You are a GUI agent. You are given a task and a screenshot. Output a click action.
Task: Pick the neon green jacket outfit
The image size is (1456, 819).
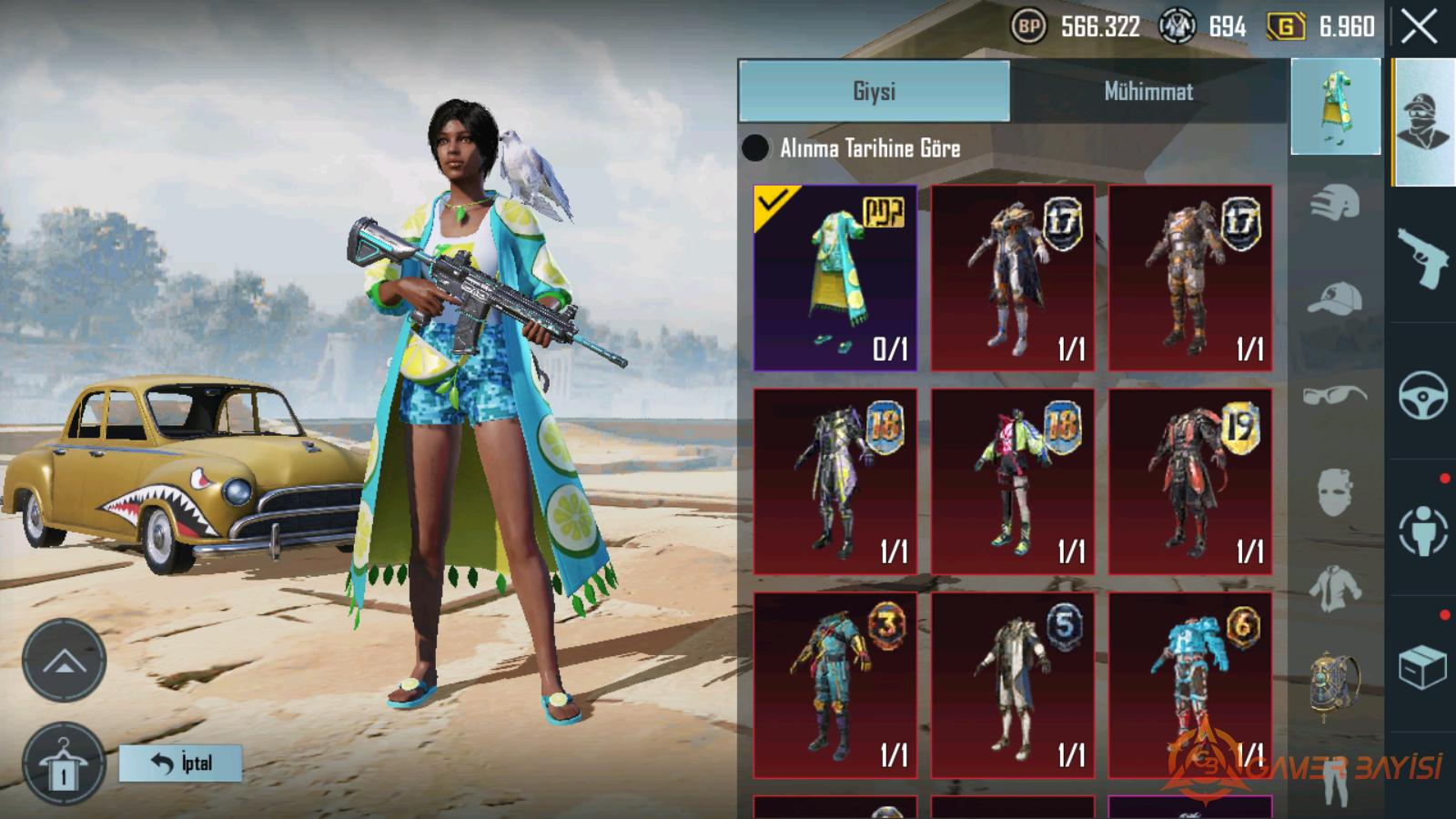1012,481
